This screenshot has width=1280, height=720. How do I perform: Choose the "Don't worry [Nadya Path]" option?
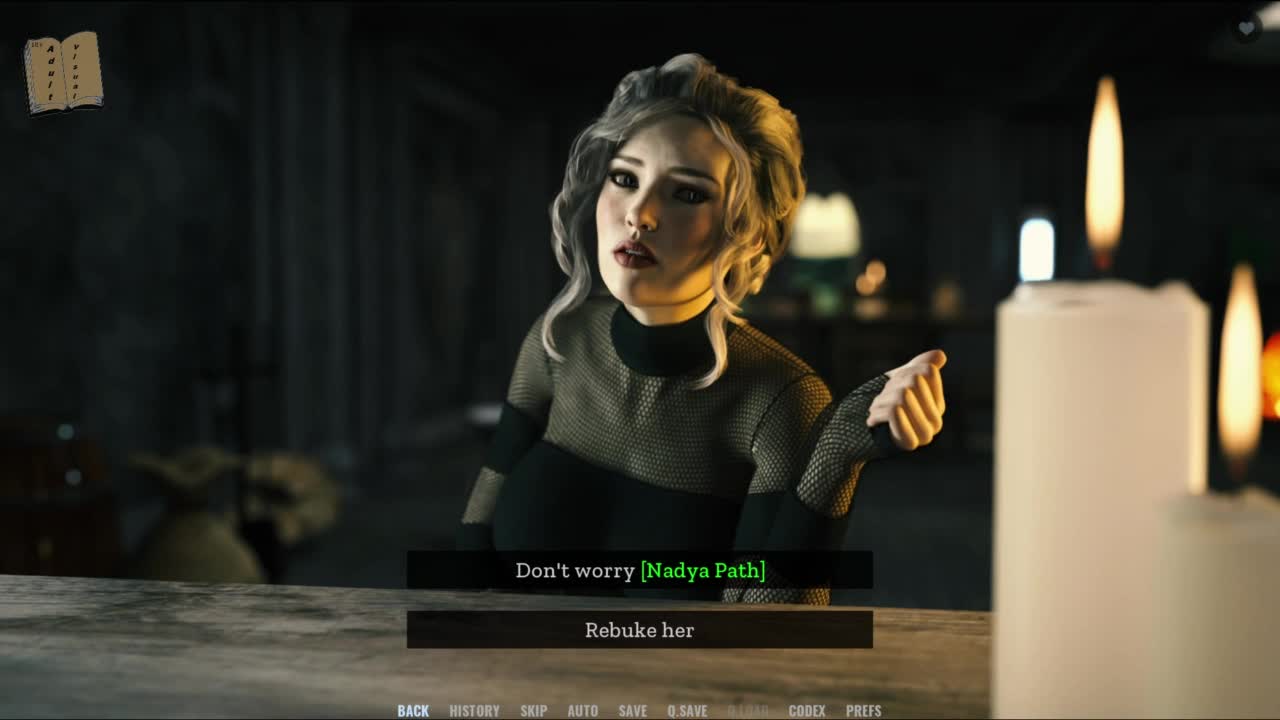tap(640, 570)
